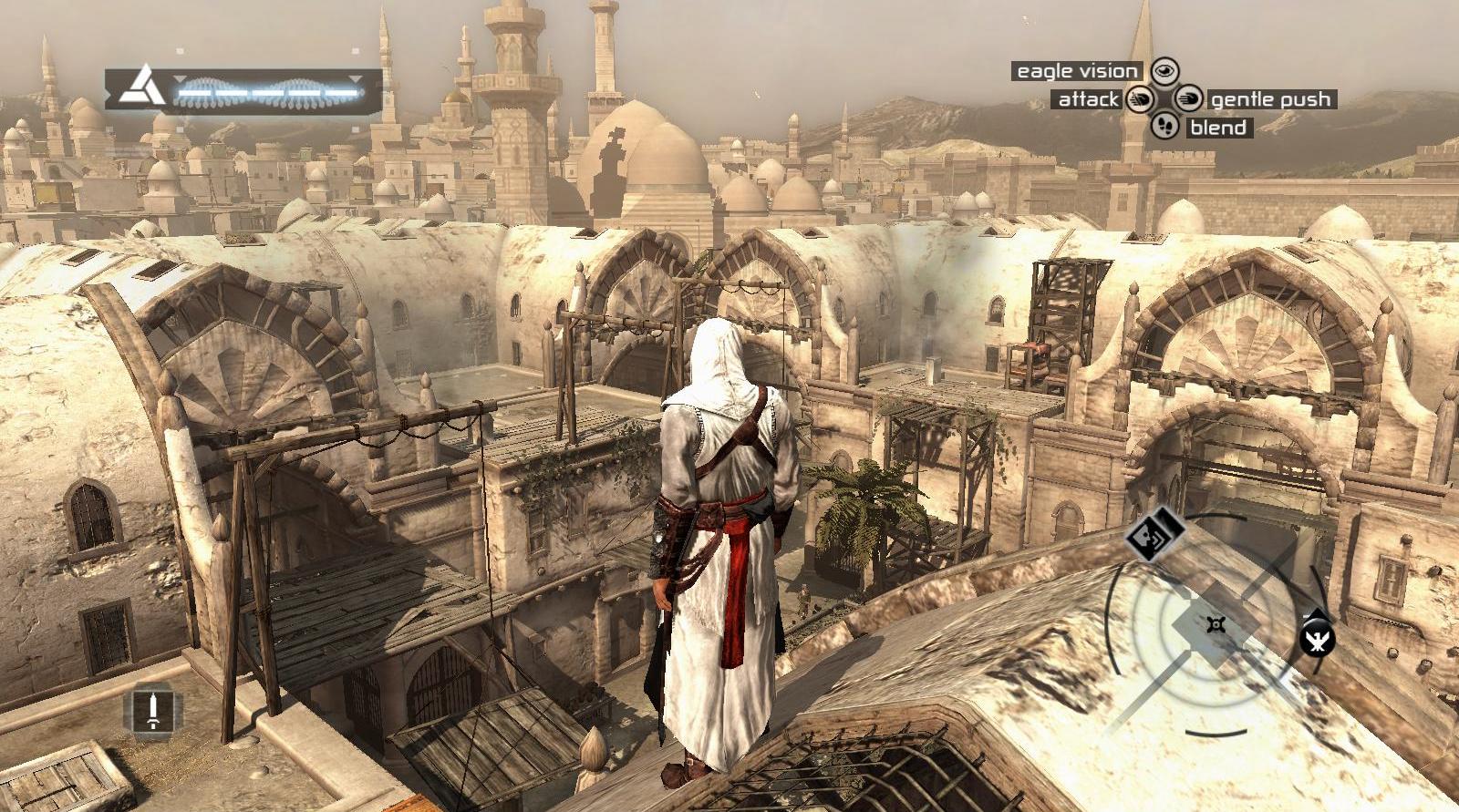Select the gentle push hand icon

(1188, 98)
